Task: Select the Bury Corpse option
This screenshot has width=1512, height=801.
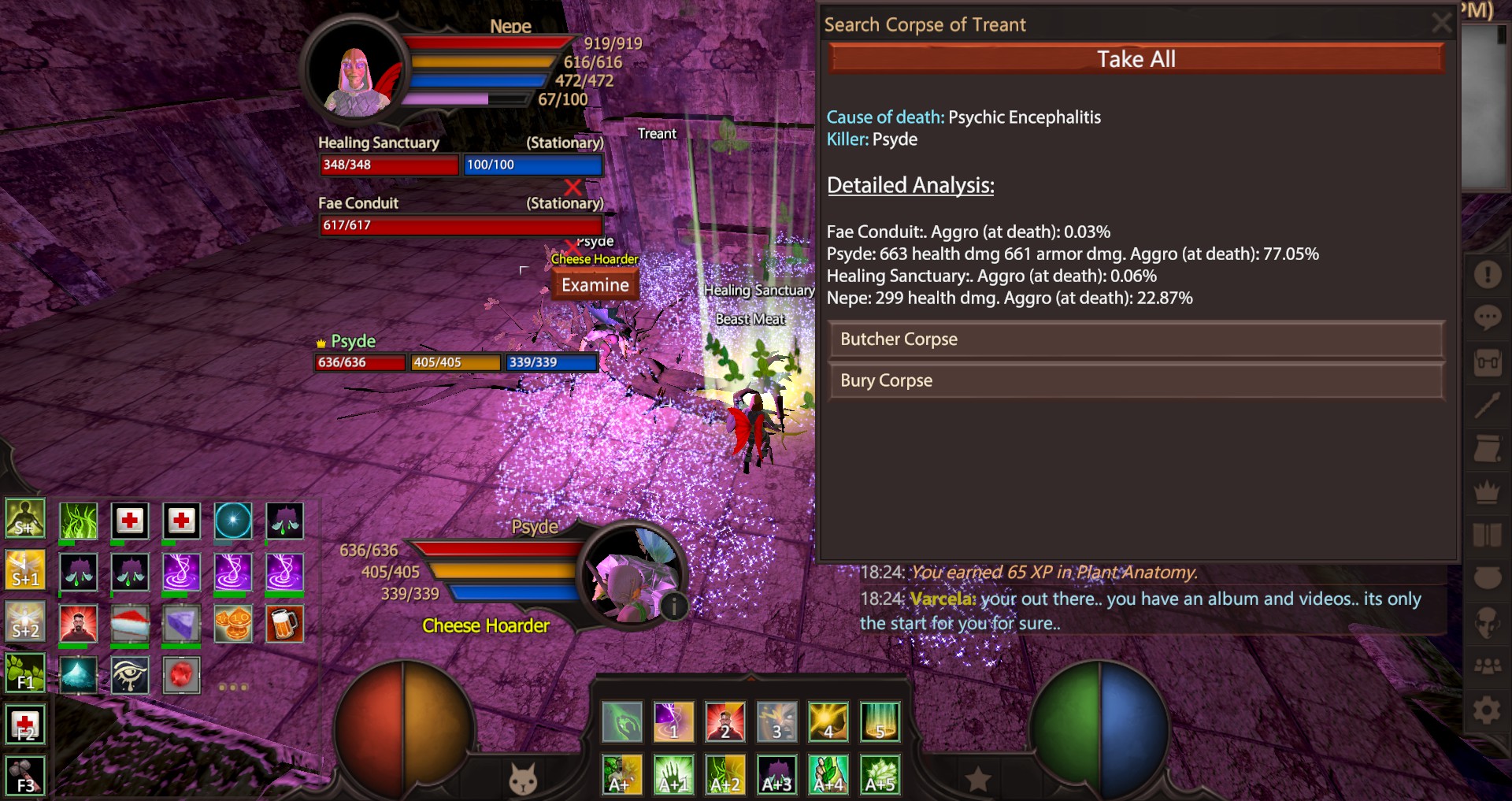Action: (x=1136, y=380)
